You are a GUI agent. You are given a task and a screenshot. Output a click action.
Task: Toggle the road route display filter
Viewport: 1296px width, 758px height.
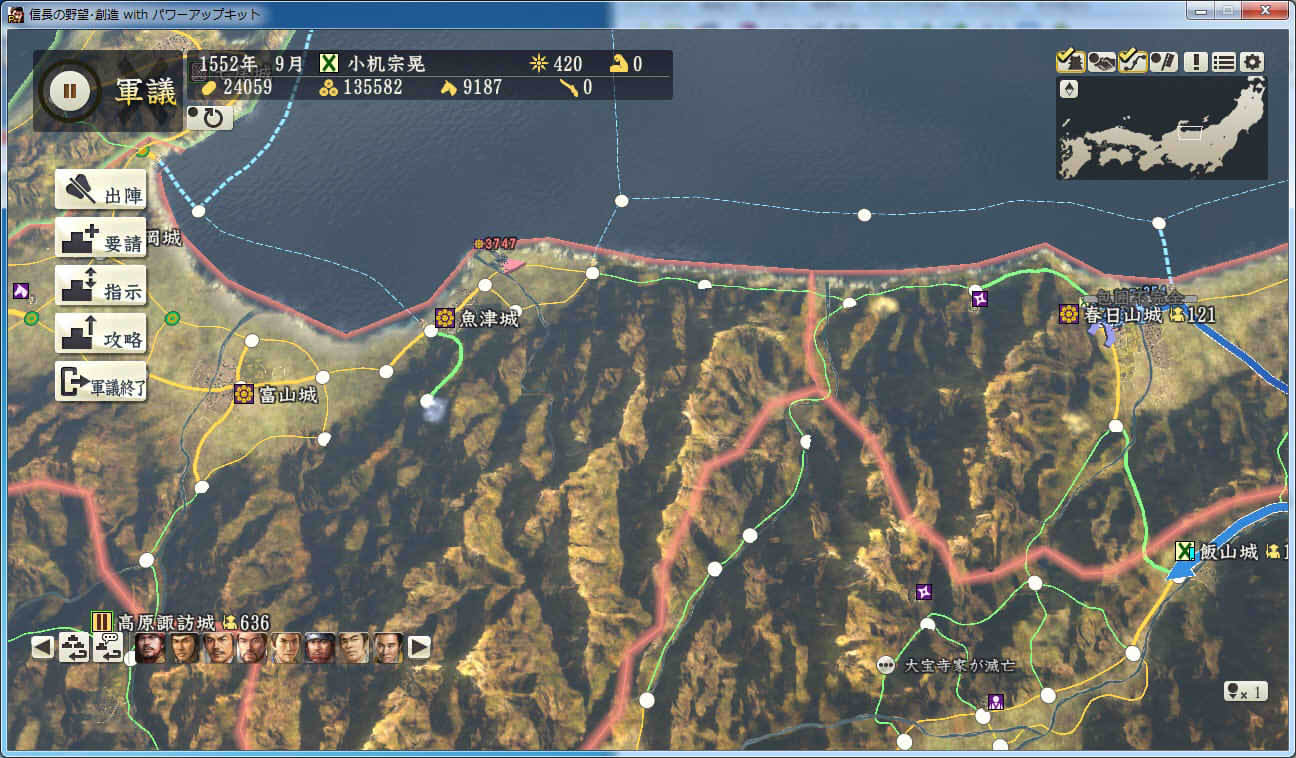(1132, 62)
